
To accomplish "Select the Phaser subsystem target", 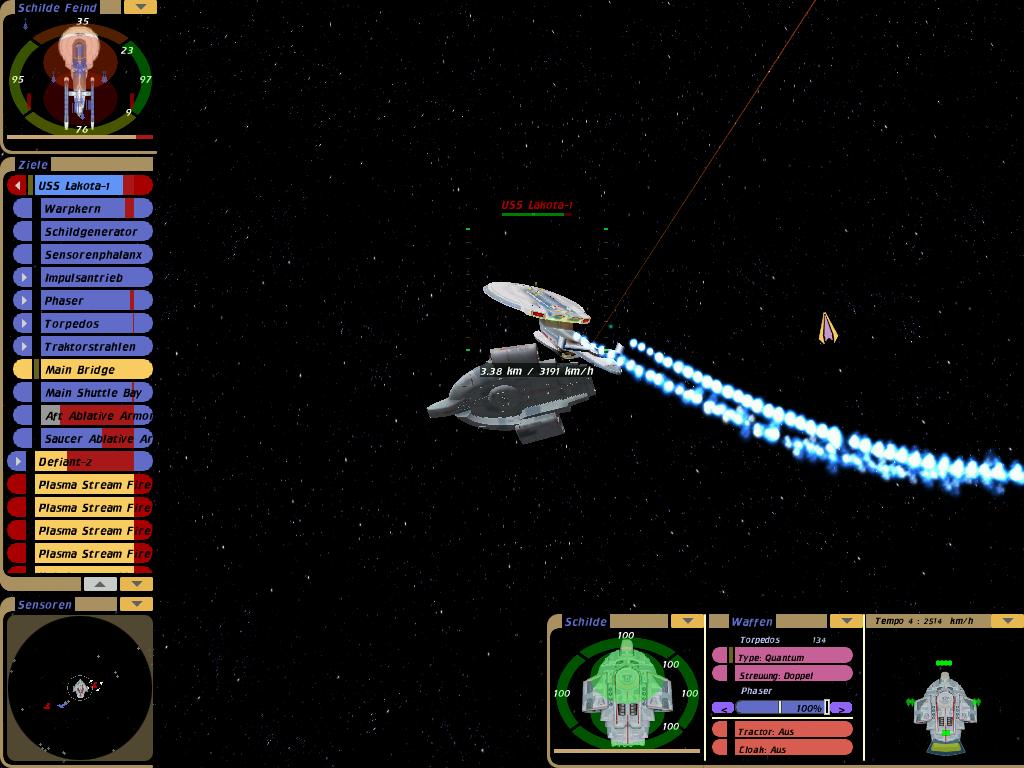I will point(85,300).
